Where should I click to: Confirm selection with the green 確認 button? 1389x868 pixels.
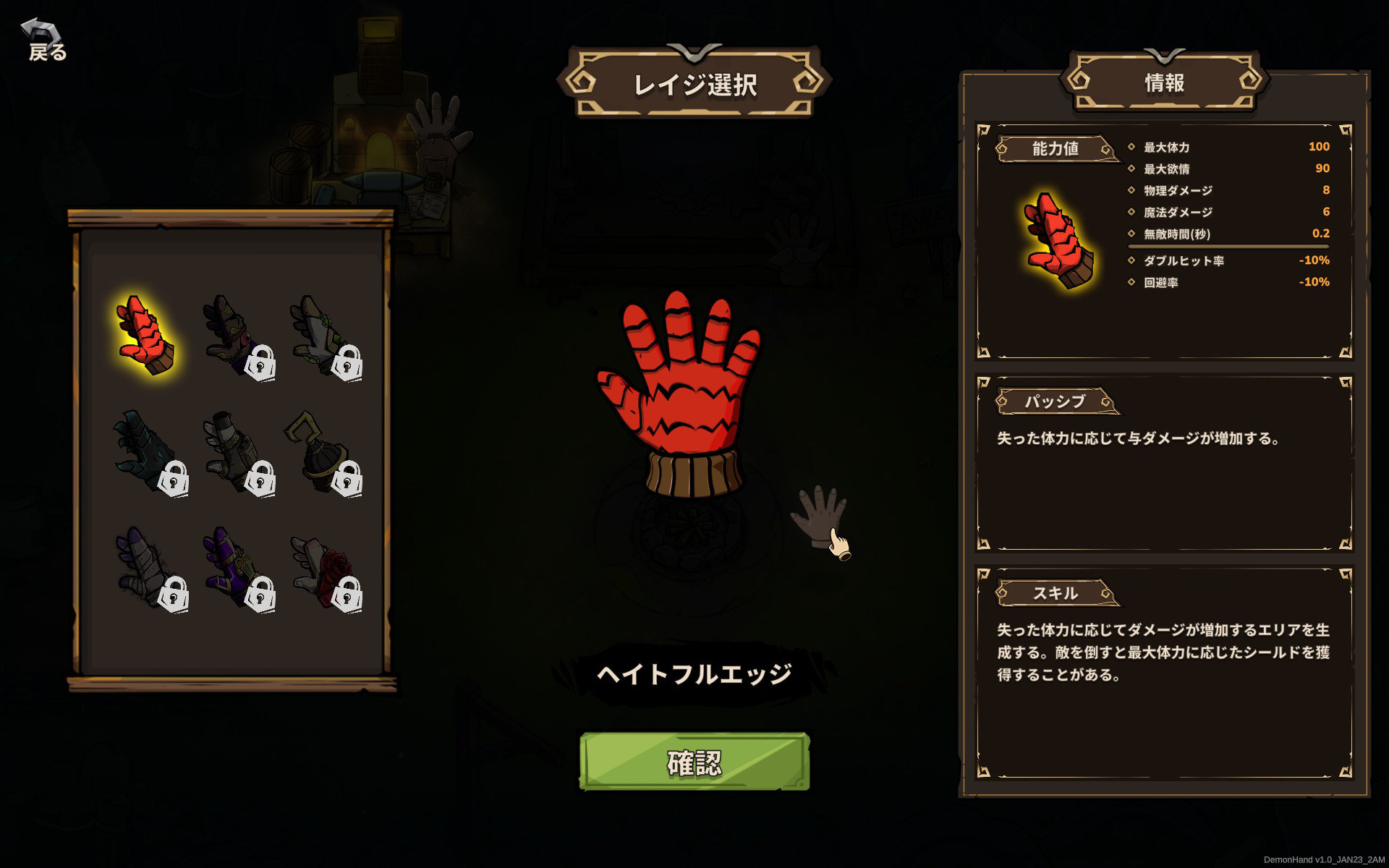pyautogui.click(x=694, y=762)
